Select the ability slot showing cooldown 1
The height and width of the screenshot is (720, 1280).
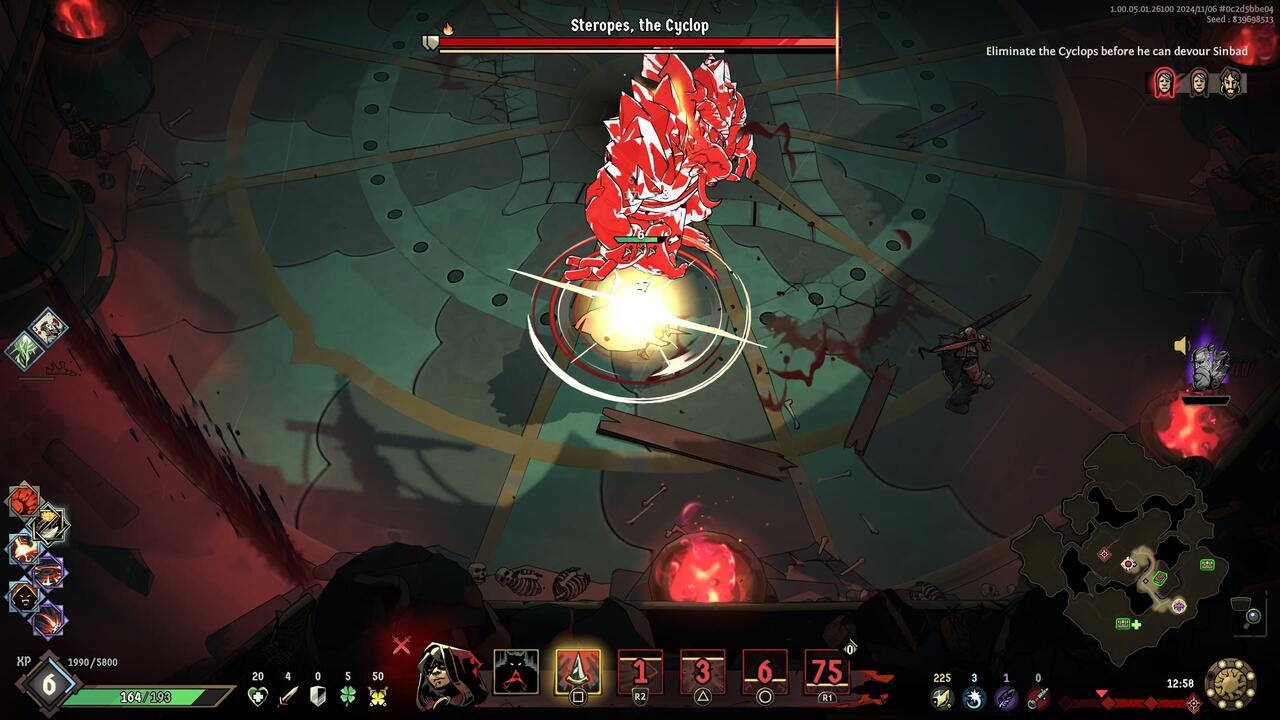pos(640,672)
